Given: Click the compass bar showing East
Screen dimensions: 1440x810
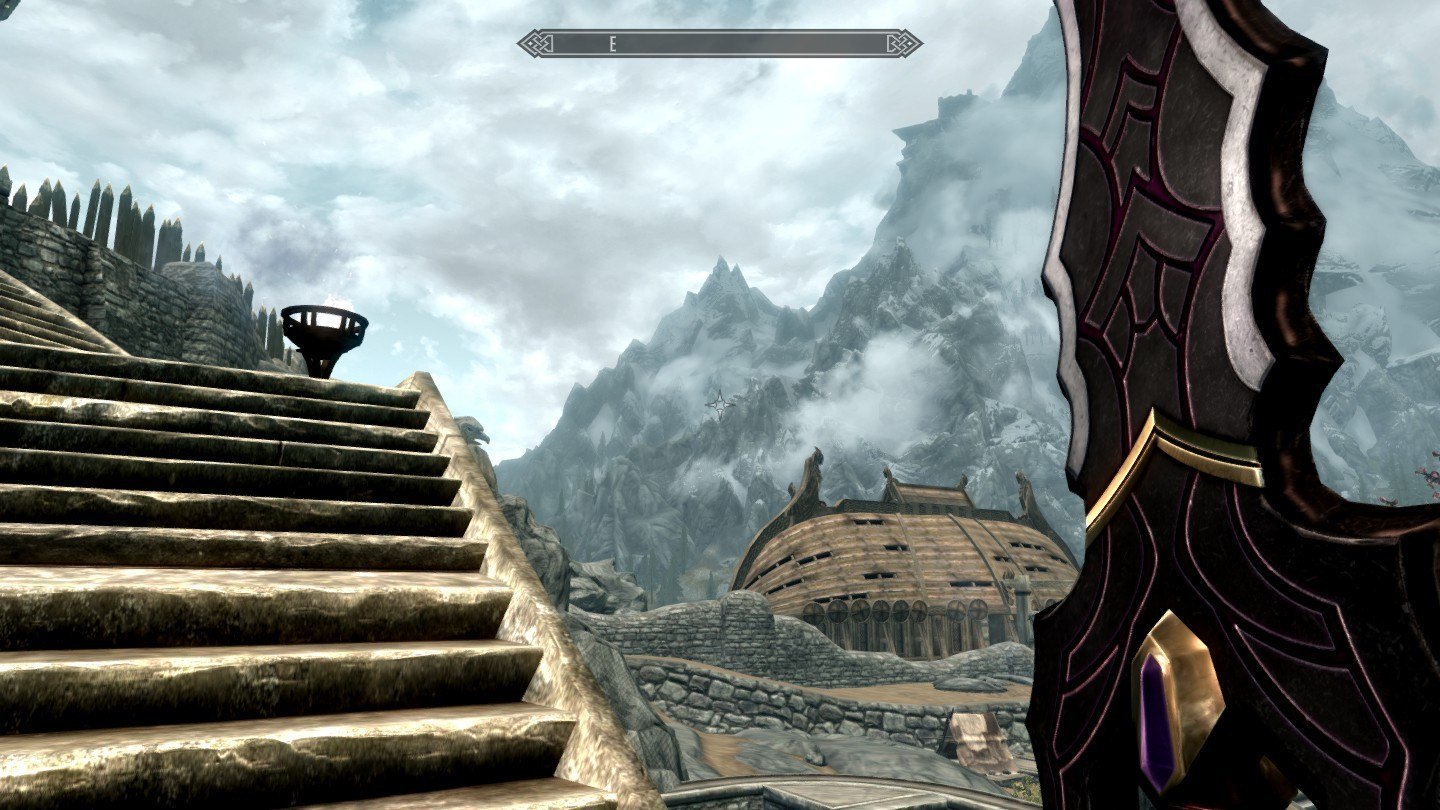Looking at the screenshot, I should click(719, 43).
